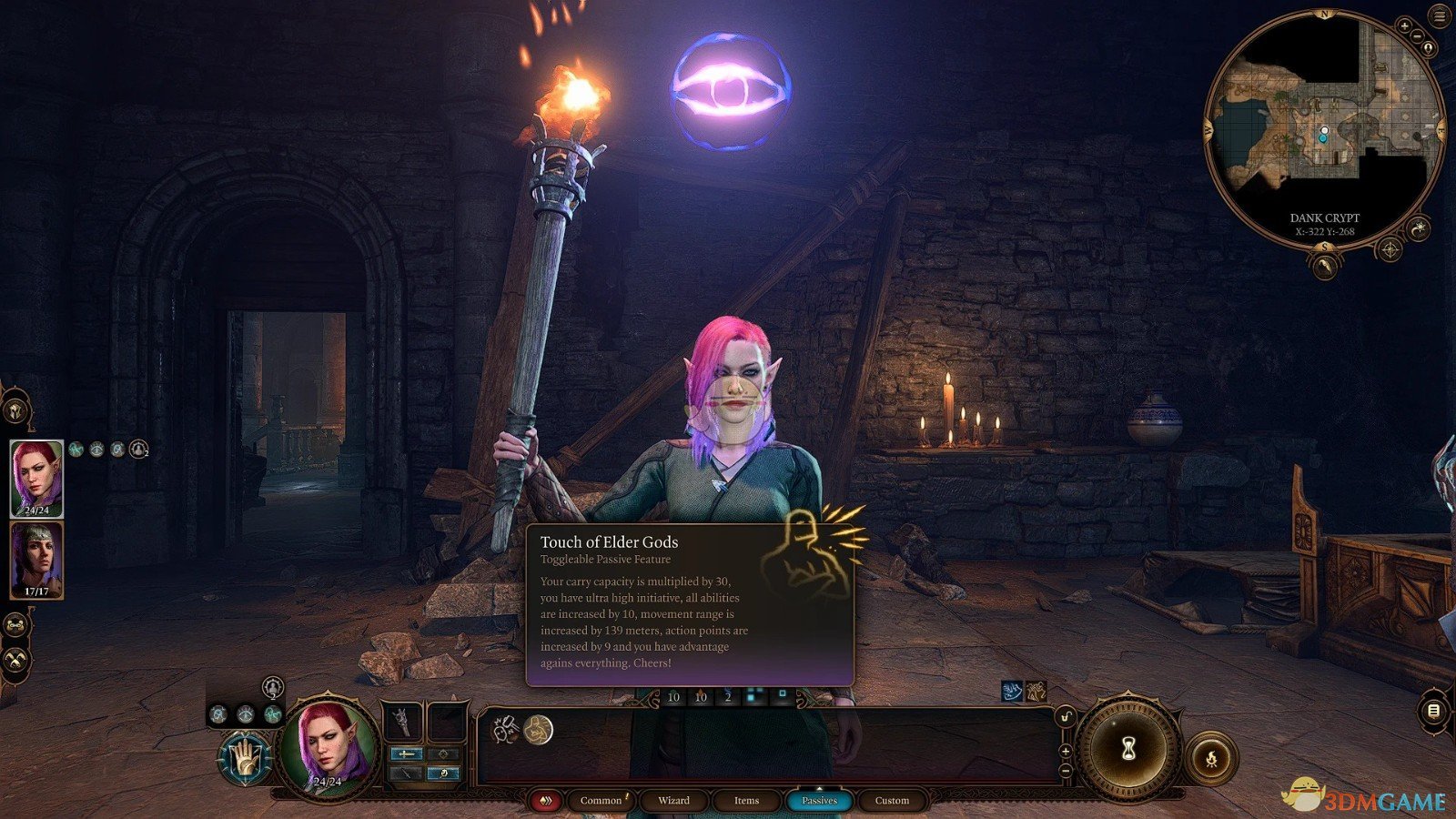Switch to the Common hotbar tab
1456x819 pixels.
601,801
